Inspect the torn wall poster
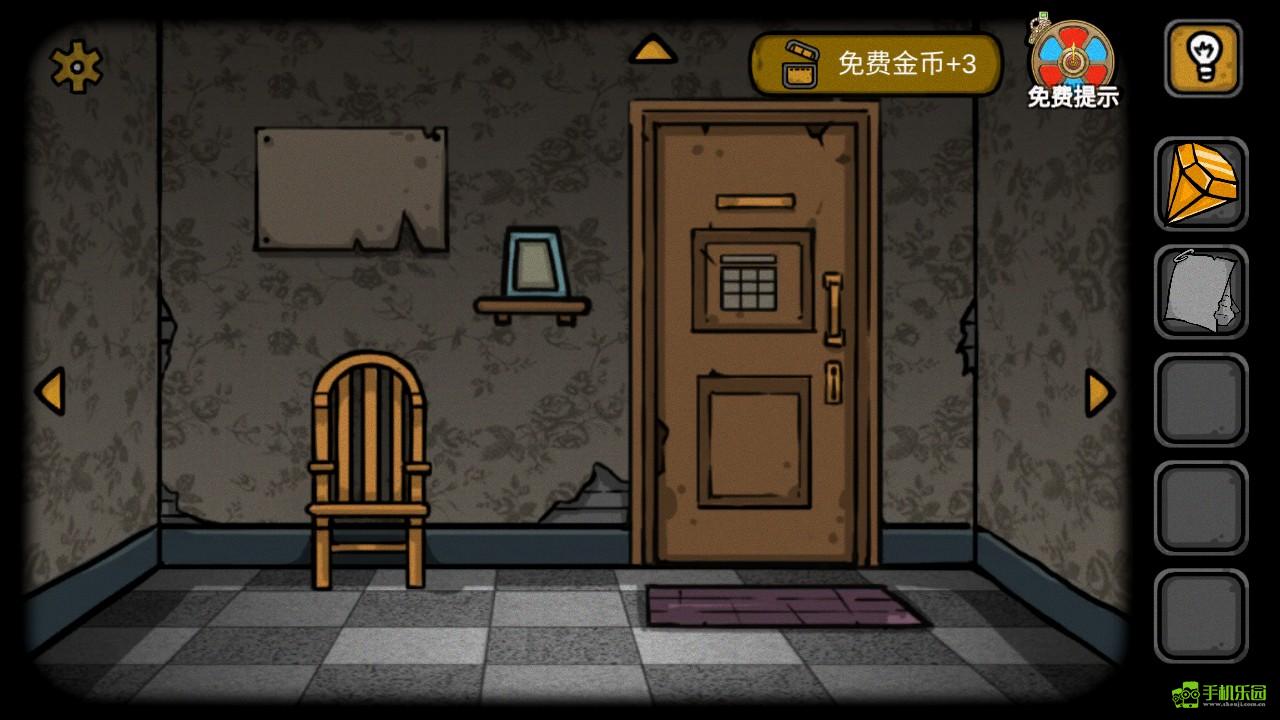This screenshot has width=1280, height=720. click(x=350, y=185)
